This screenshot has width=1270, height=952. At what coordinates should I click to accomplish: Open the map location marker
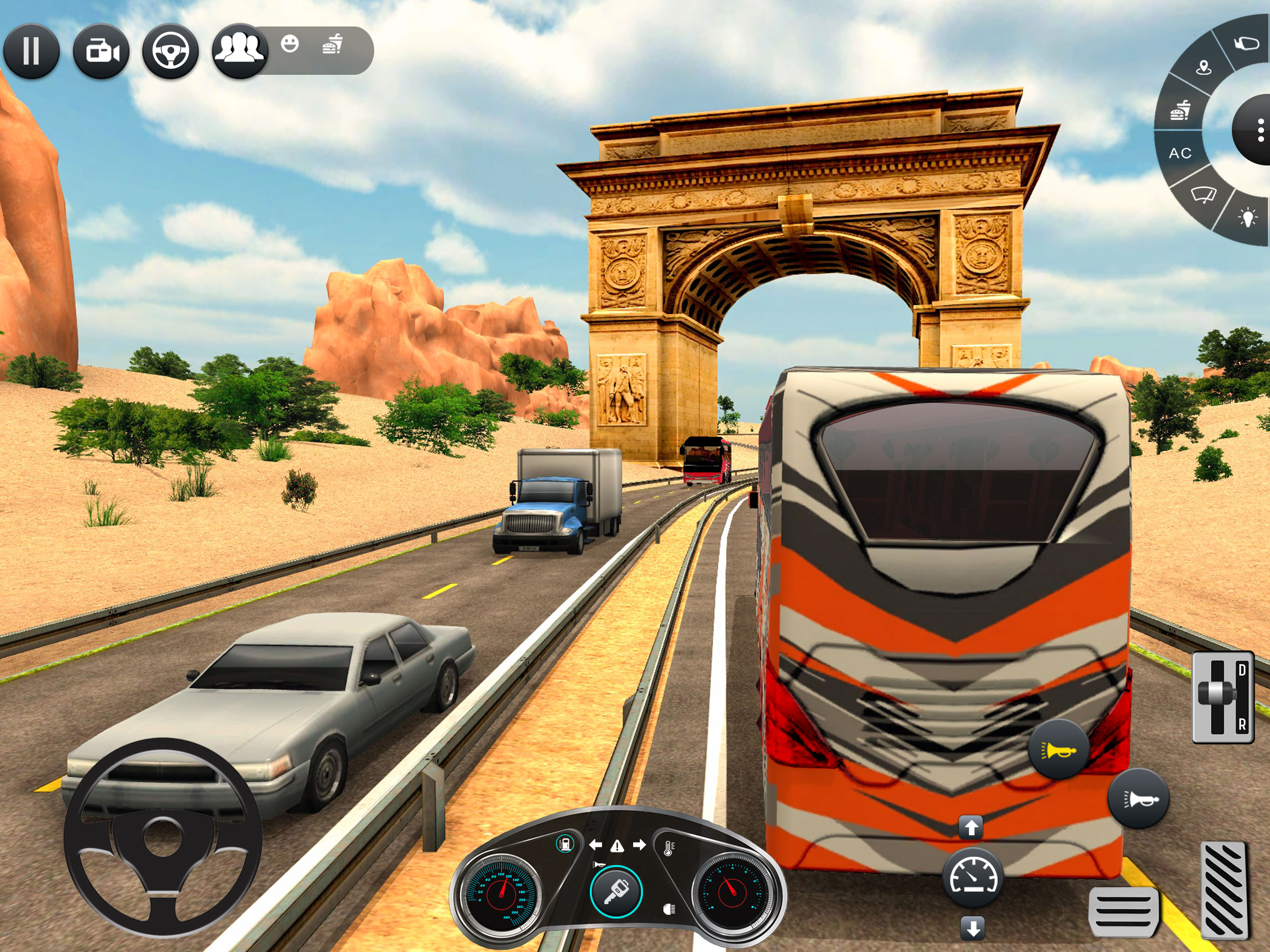click(x=1204, y=68)
